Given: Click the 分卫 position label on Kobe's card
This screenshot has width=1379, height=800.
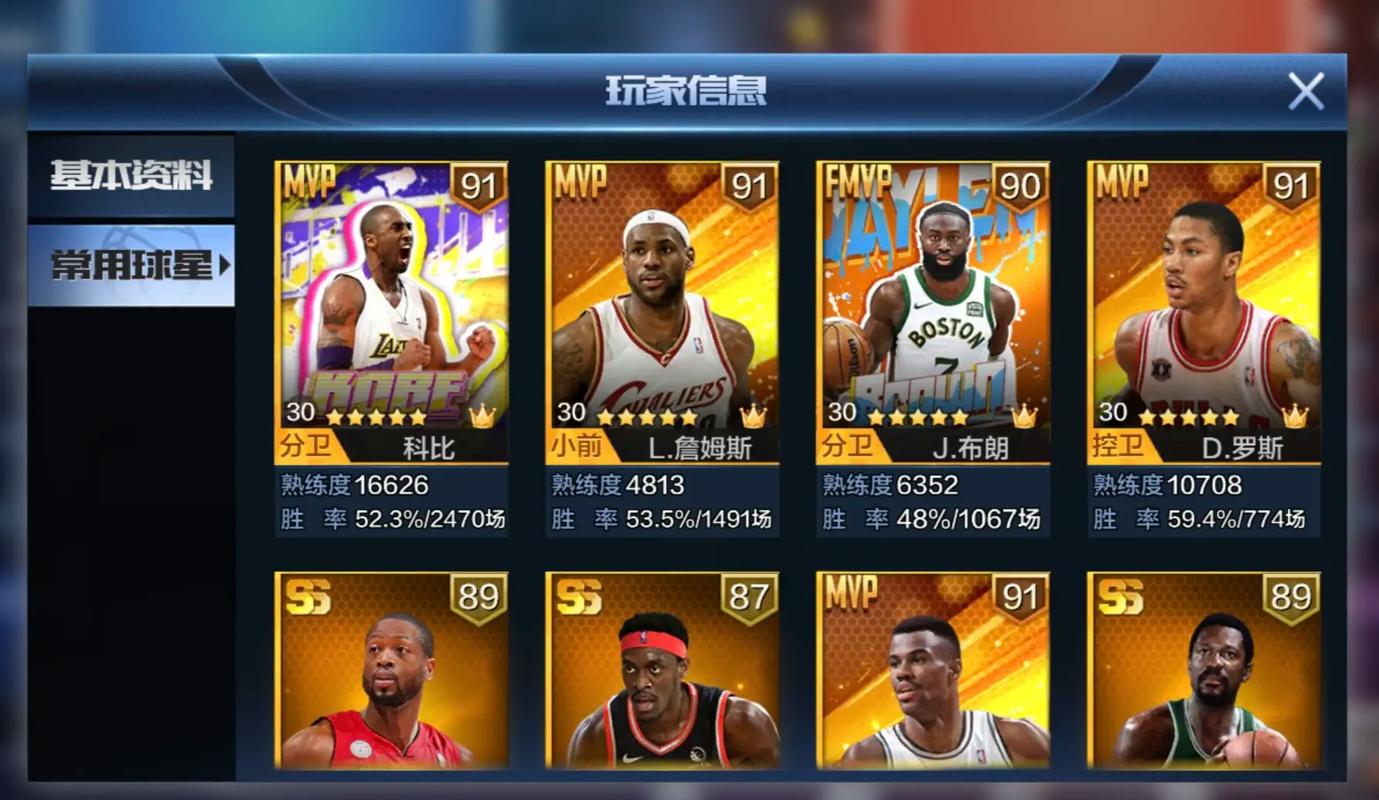Looking at the screenshot, I should [303, 447].
